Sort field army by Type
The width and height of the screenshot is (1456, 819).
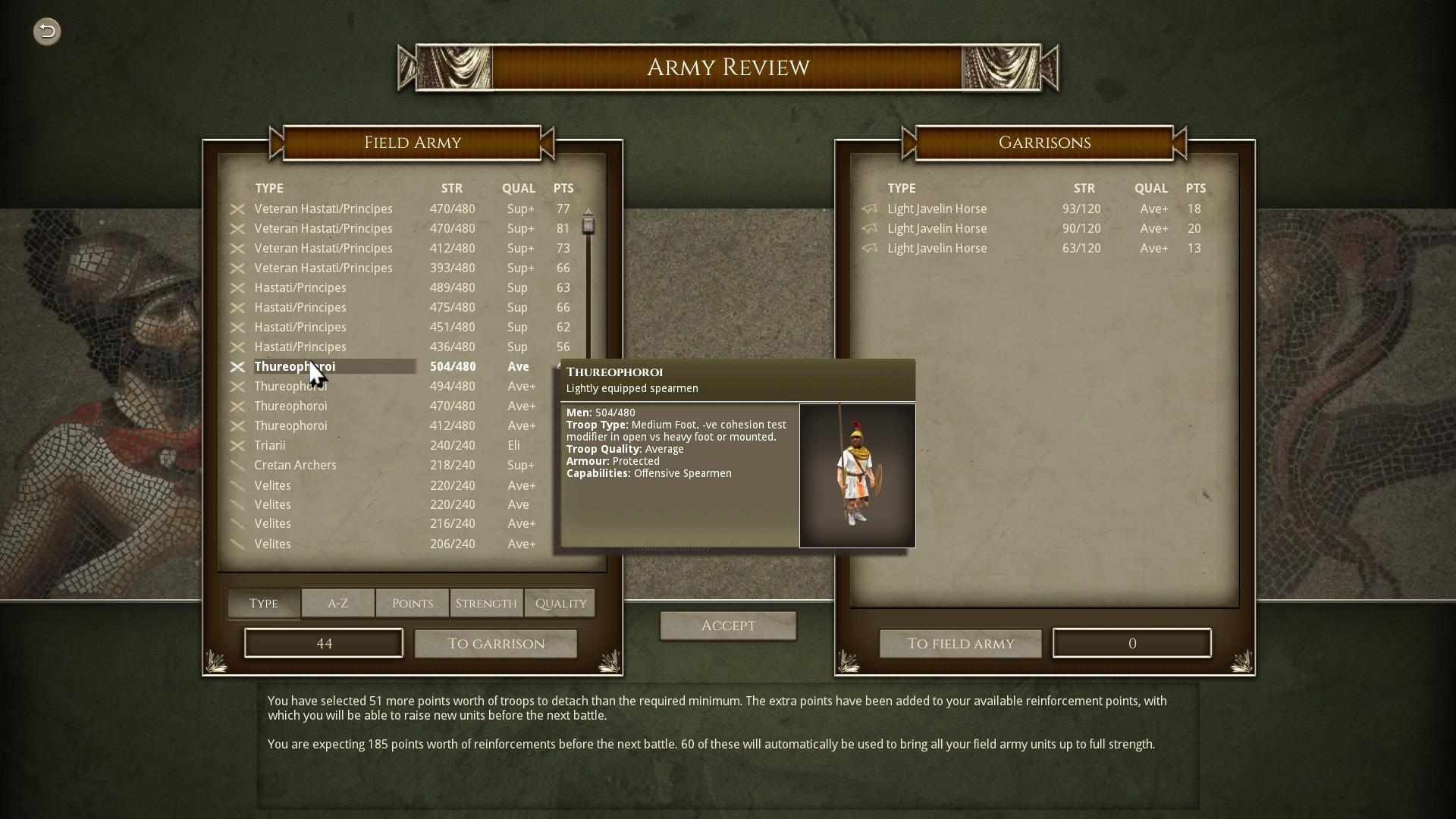point(263,604)
